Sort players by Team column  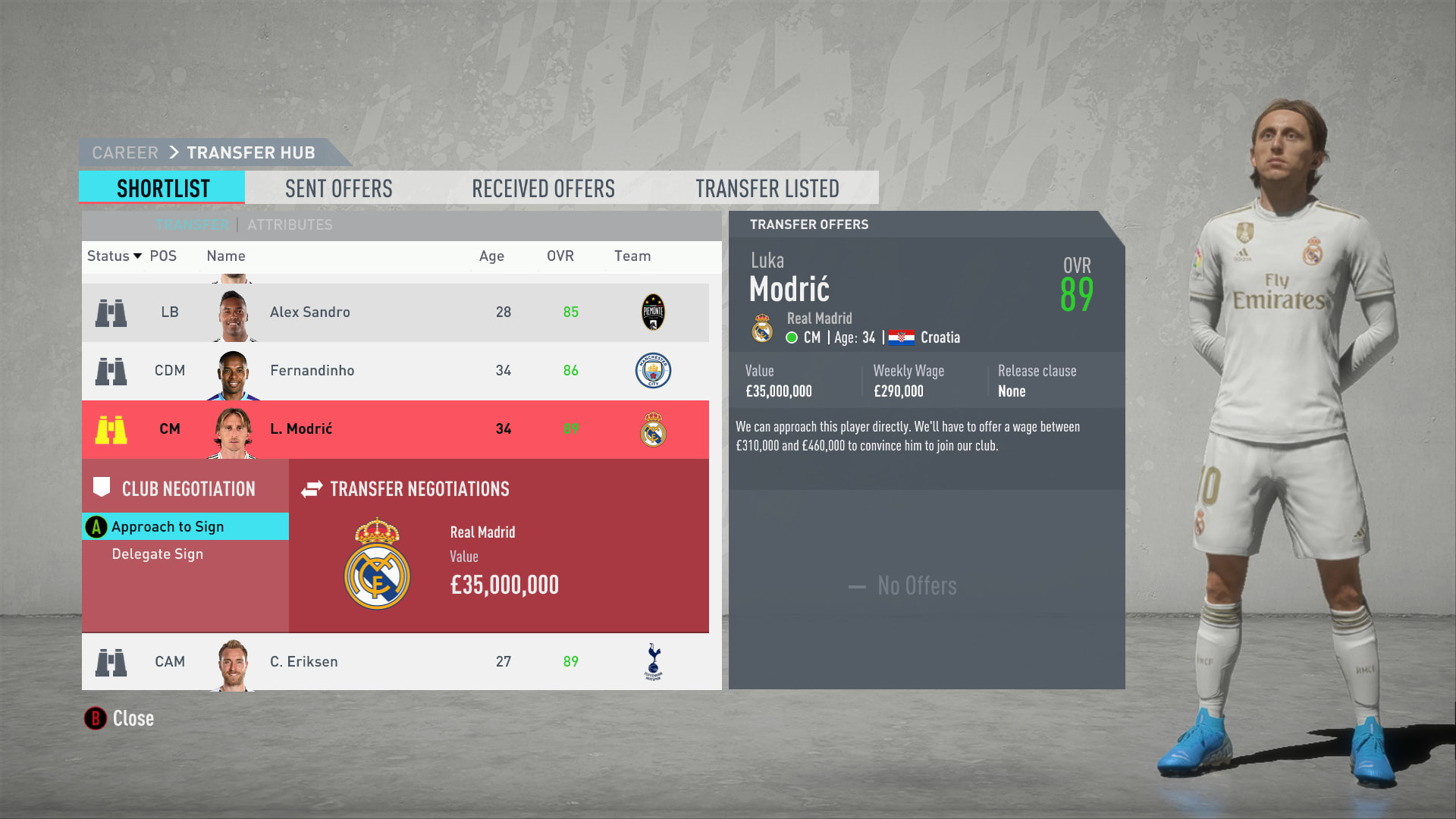[632, 256]
